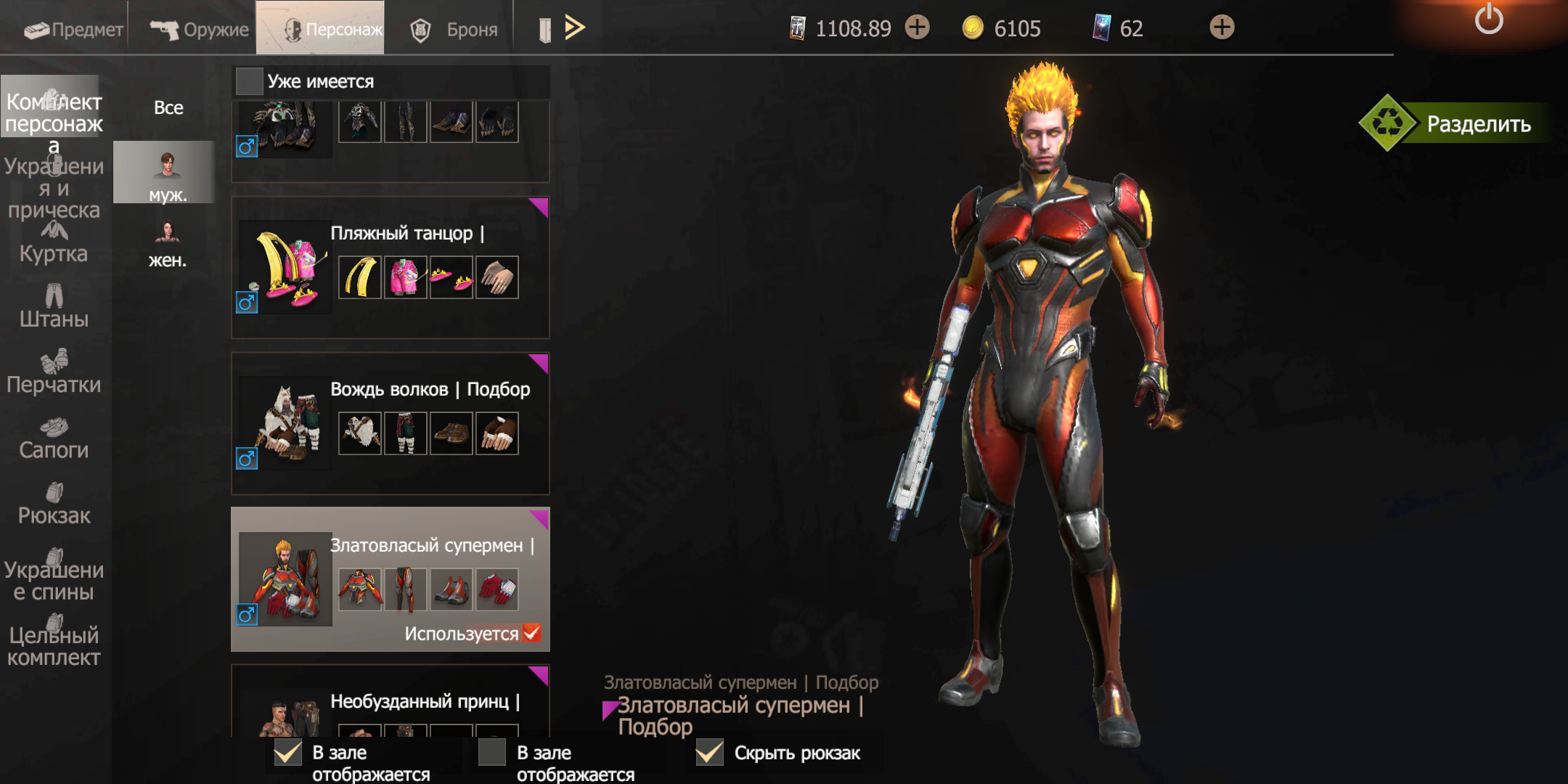
Task: Open the Оружие tab
Action: pyautogui.click(x=199, y=29)
